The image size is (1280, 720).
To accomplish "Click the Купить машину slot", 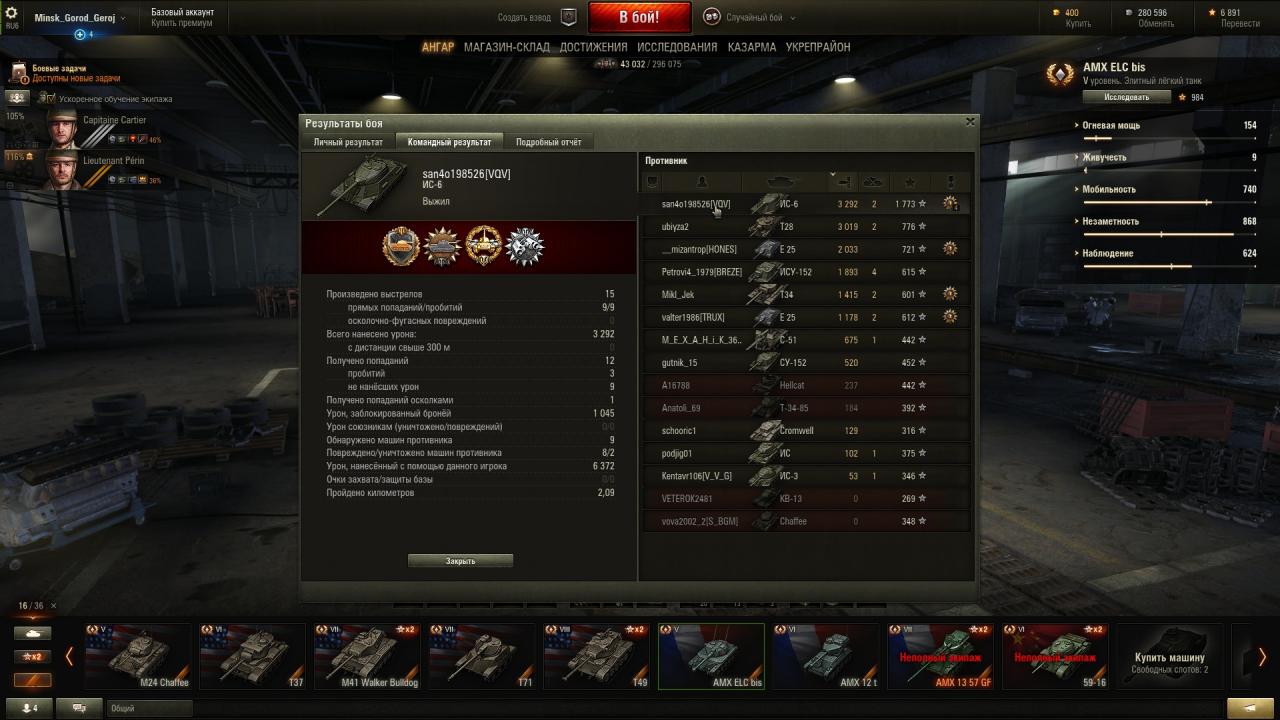I will (x=1169, y=657).
